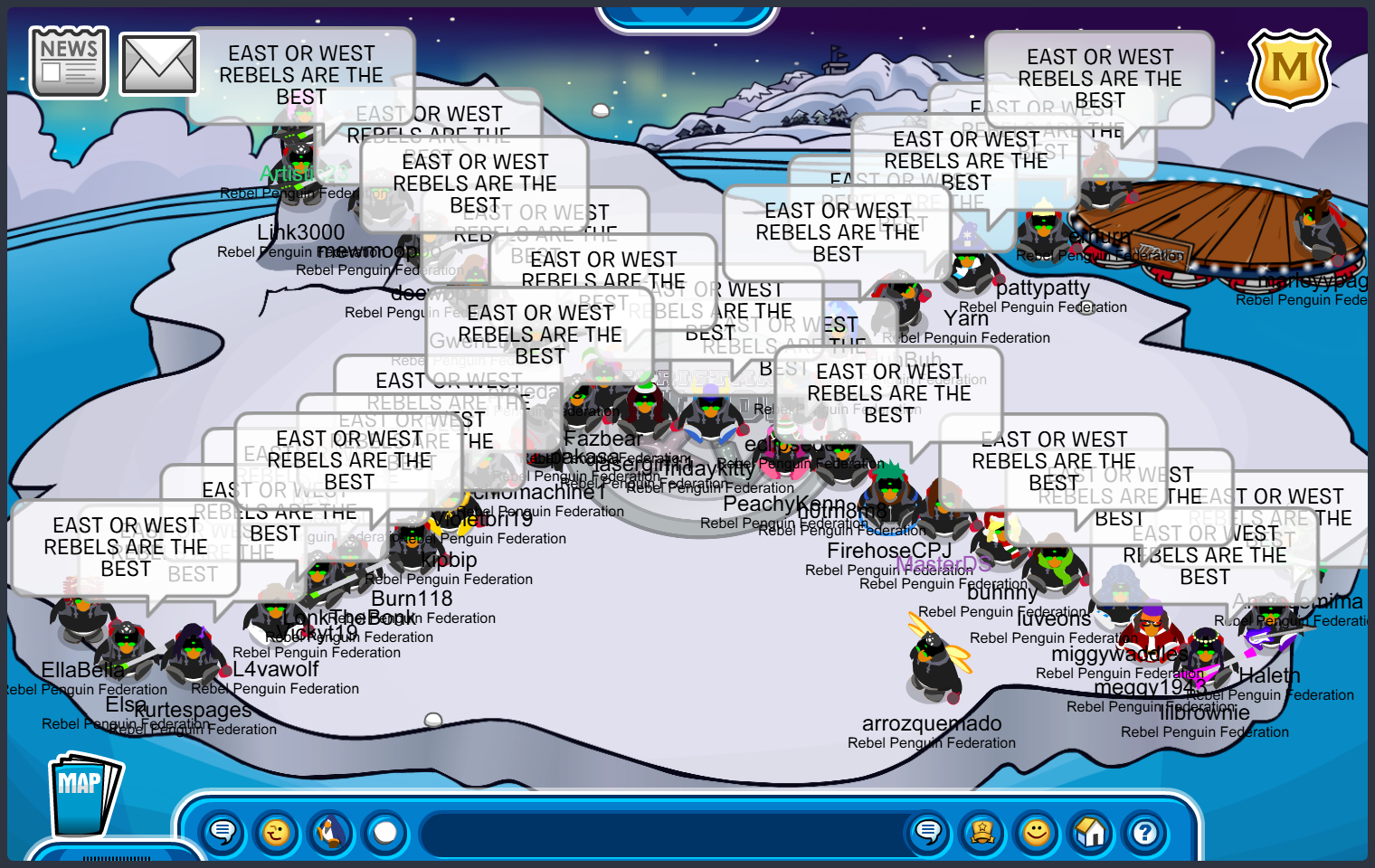Open the buddy list smiley face

coord(1037,831)
